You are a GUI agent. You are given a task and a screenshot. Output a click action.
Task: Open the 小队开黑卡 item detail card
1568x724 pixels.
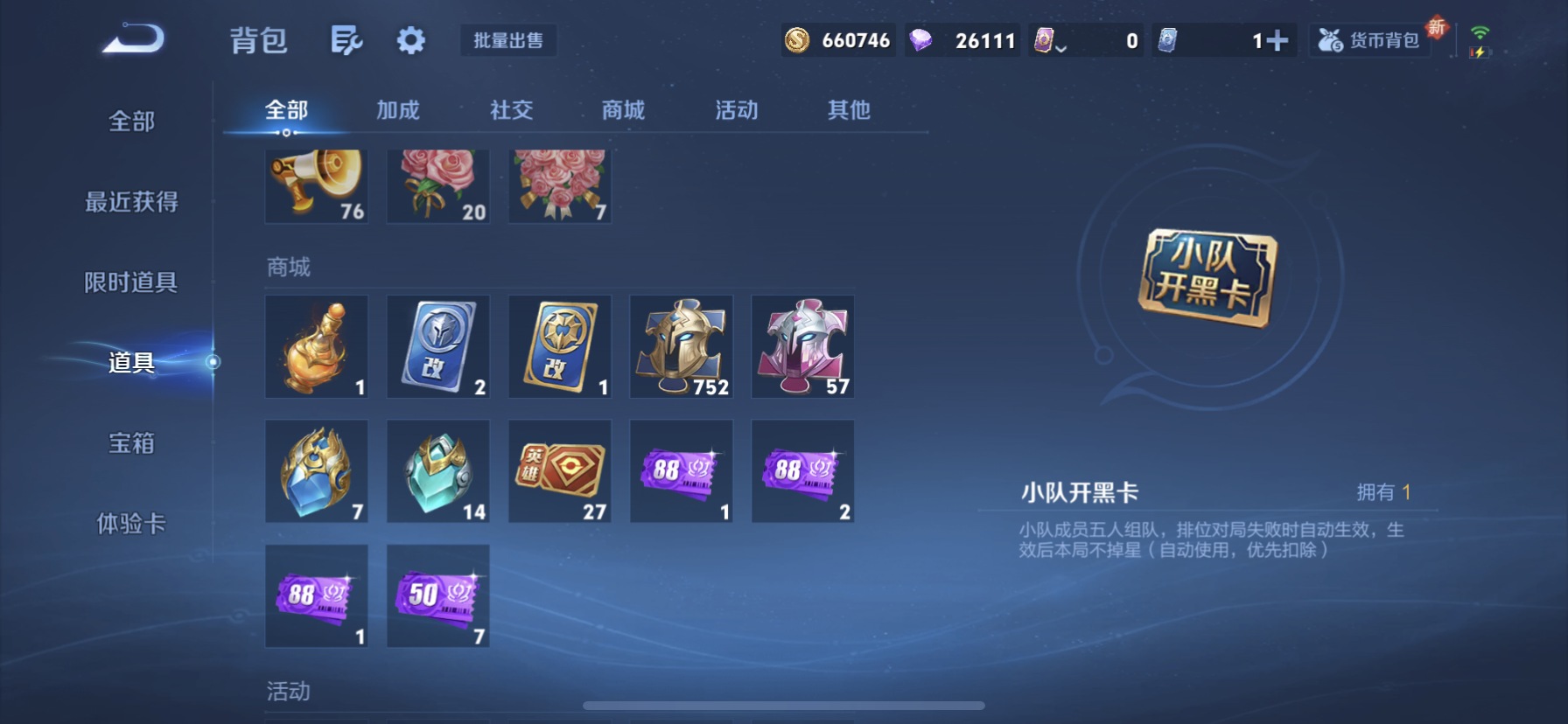coord(1209,275)
